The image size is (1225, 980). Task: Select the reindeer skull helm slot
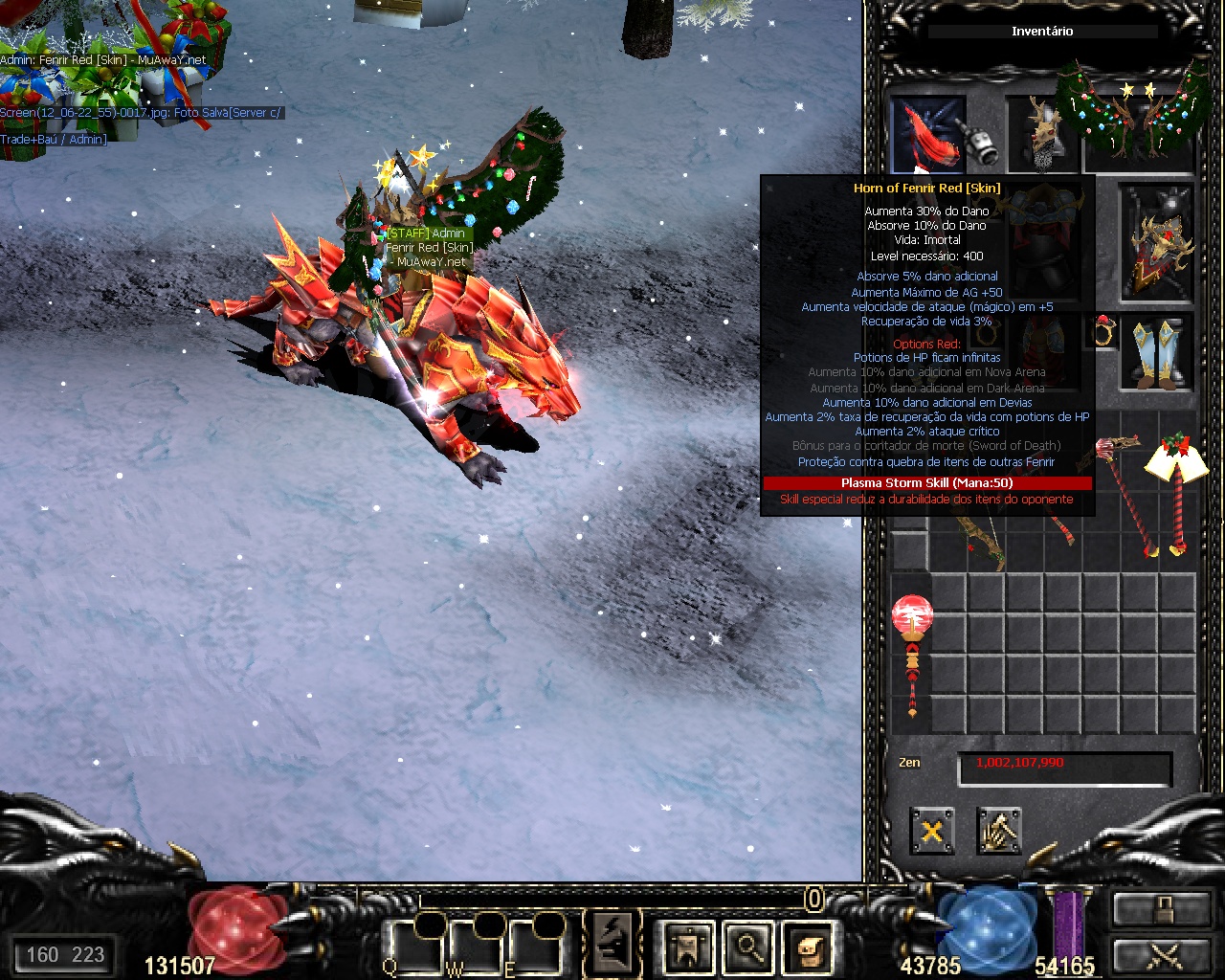1041,136
